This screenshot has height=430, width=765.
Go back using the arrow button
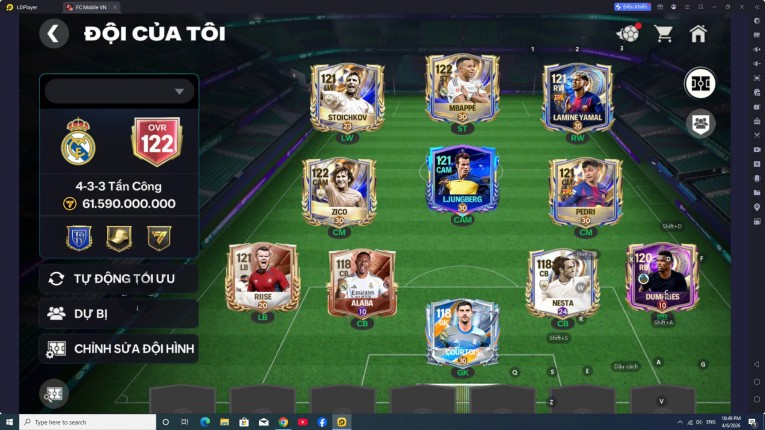coord(54,34)
